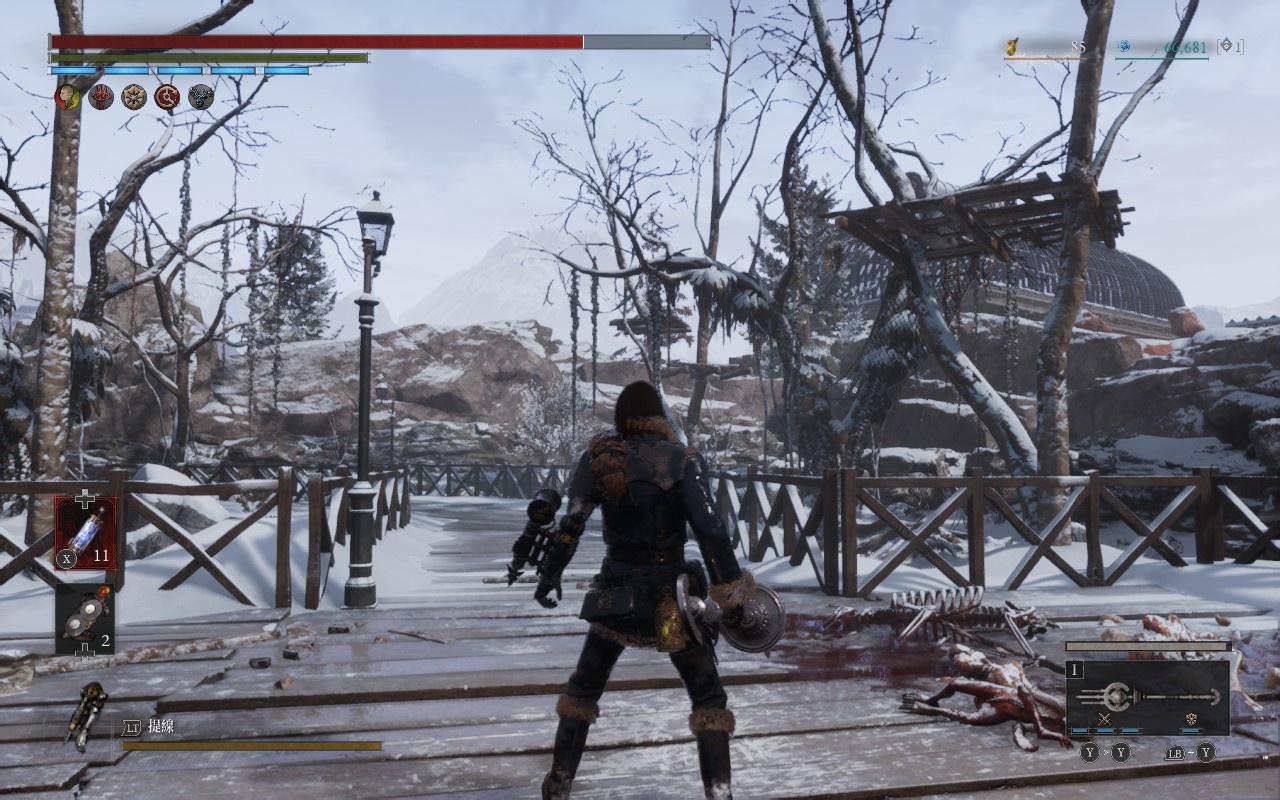
Task: Select the pulse cell healing item slot
Action: click(x=85, y=533)
